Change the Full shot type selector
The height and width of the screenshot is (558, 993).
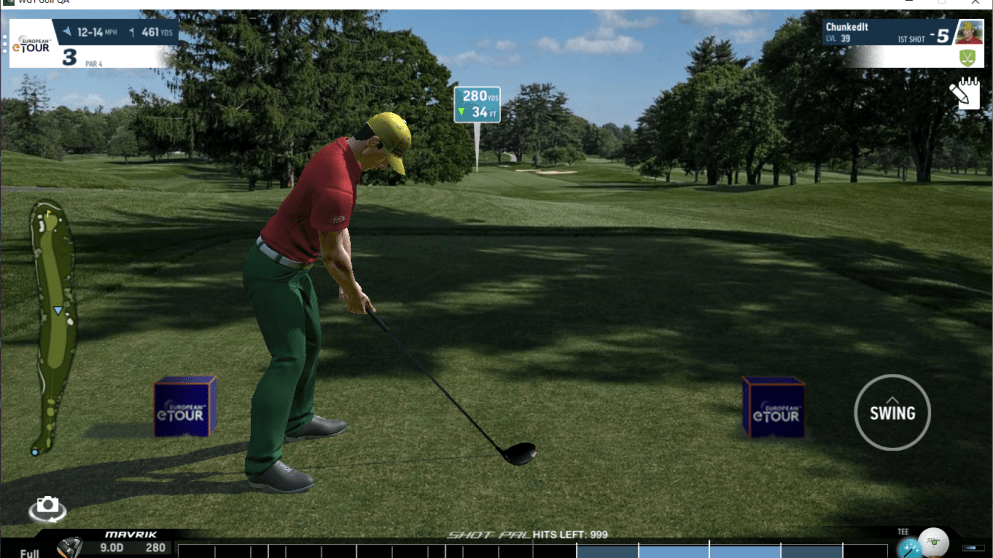(x=29, y=552)
